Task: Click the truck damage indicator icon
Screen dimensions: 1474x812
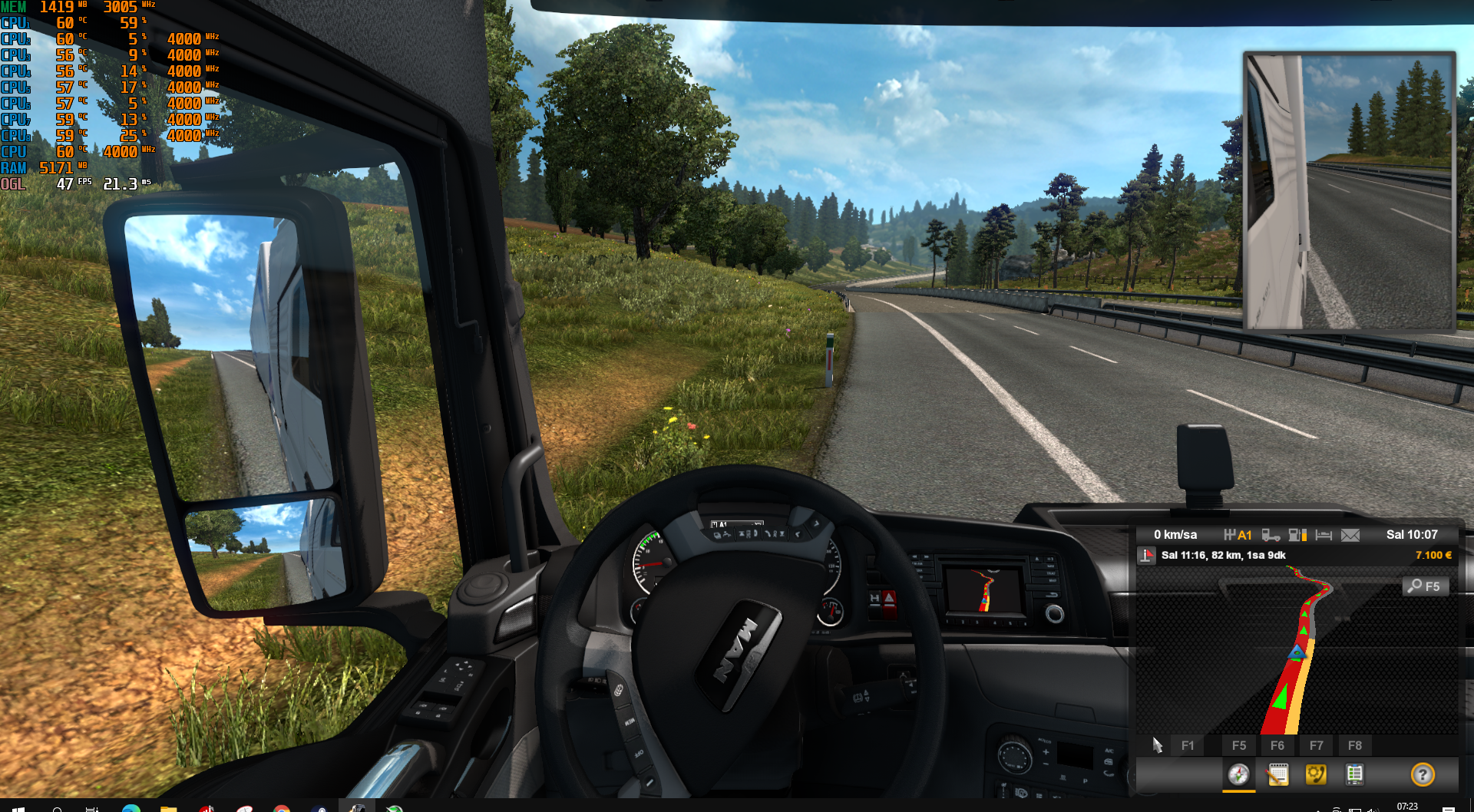Action: pos(1271,535)
